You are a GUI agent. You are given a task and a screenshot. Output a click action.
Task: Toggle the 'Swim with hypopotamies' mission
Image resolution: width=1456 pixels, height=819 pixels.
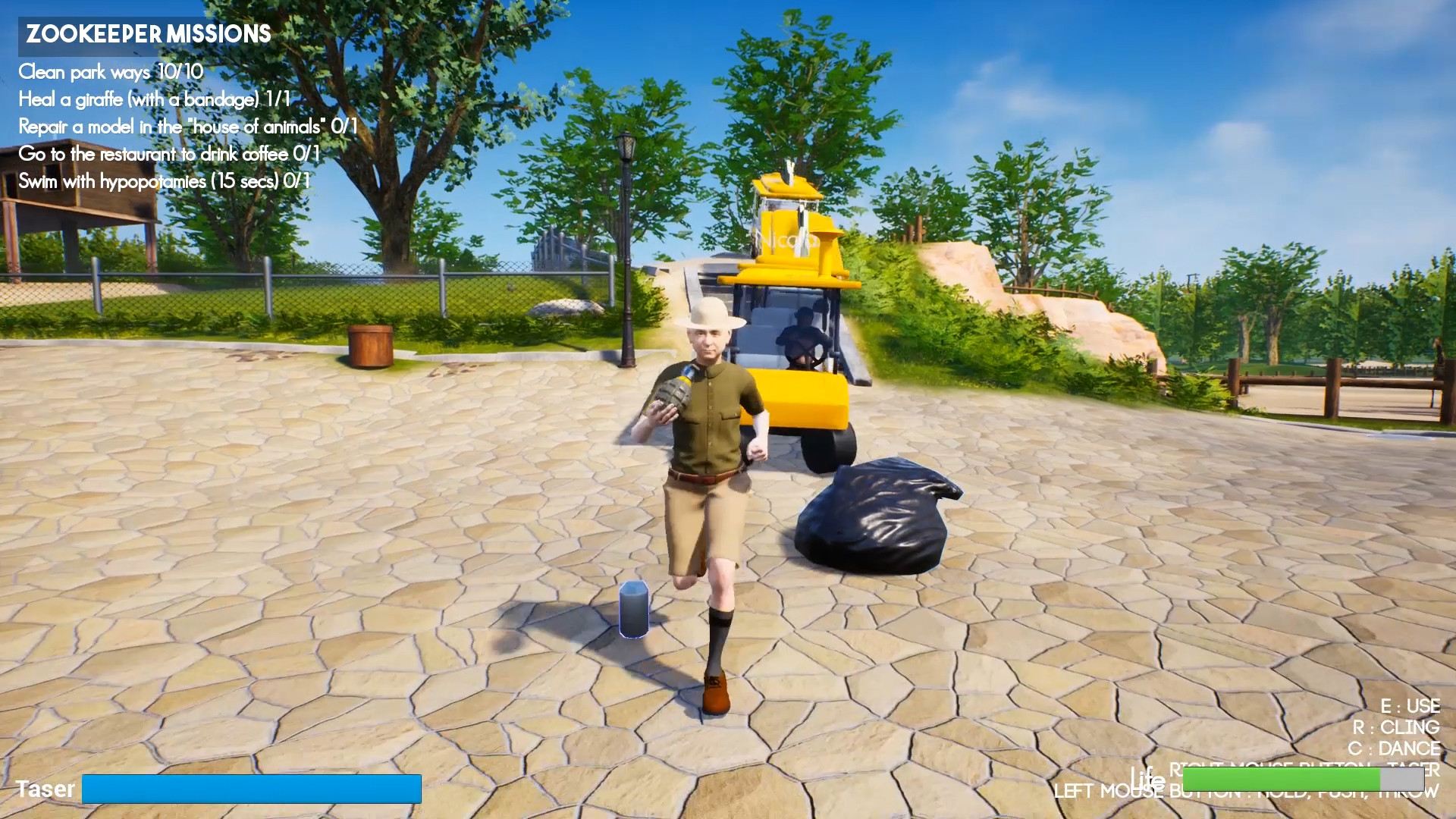tap(163, 180)
